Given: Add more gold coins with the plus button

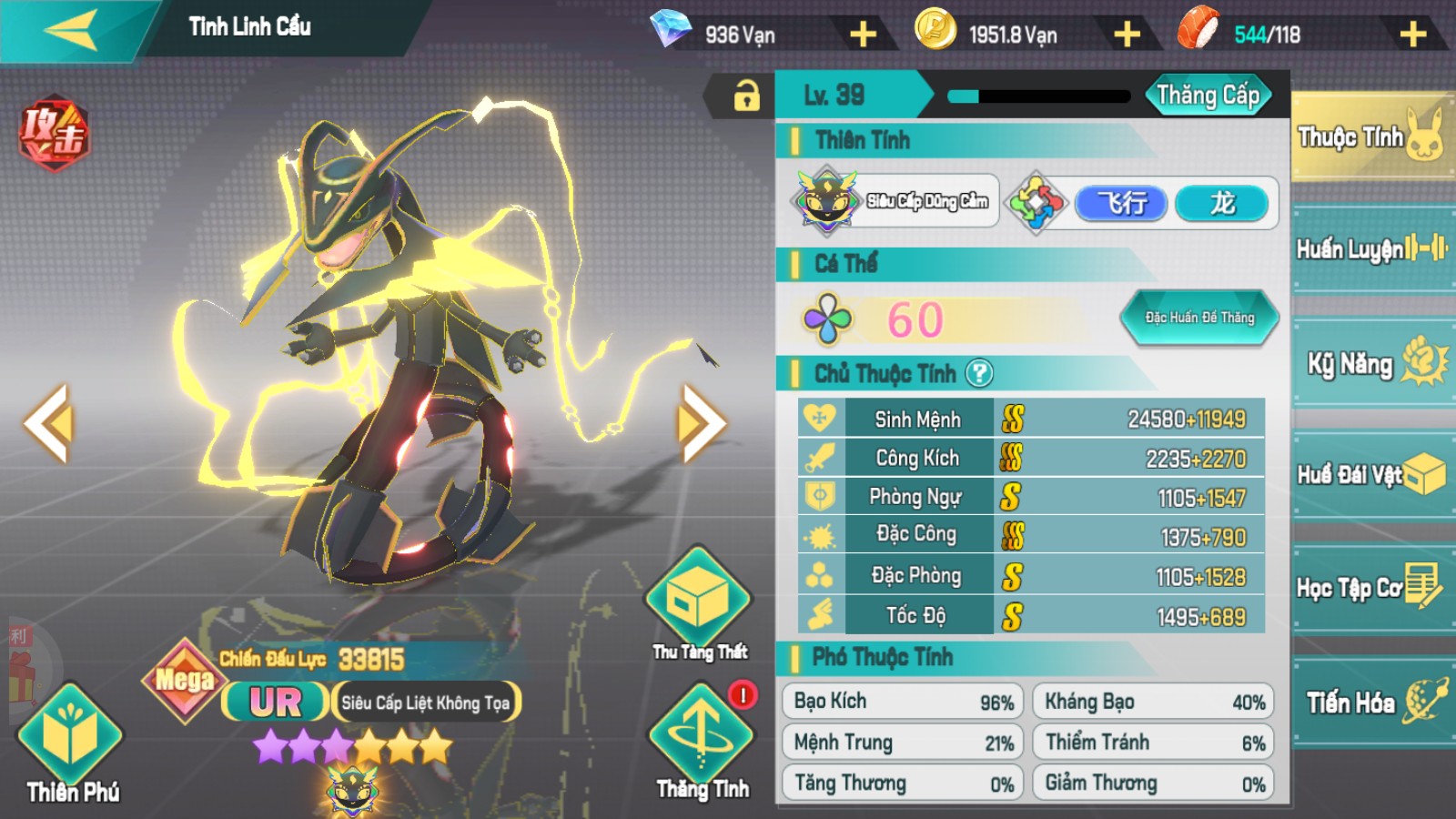Looking at the screenshot, I should [x=1127, y=35].
